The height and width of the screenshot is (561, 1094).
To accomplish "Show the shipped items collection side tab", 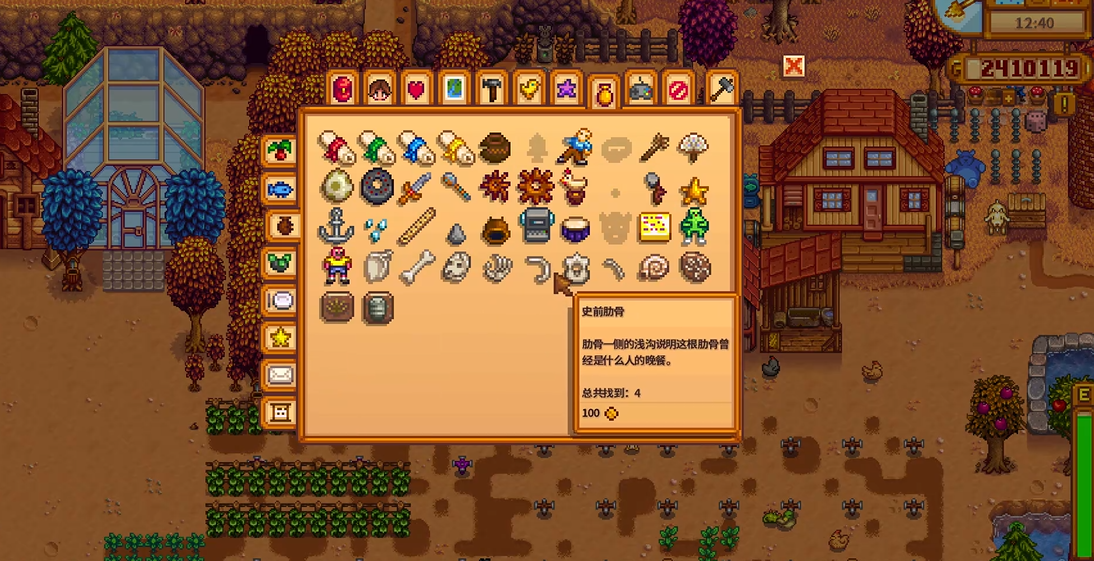I will [x=279, y=152].
